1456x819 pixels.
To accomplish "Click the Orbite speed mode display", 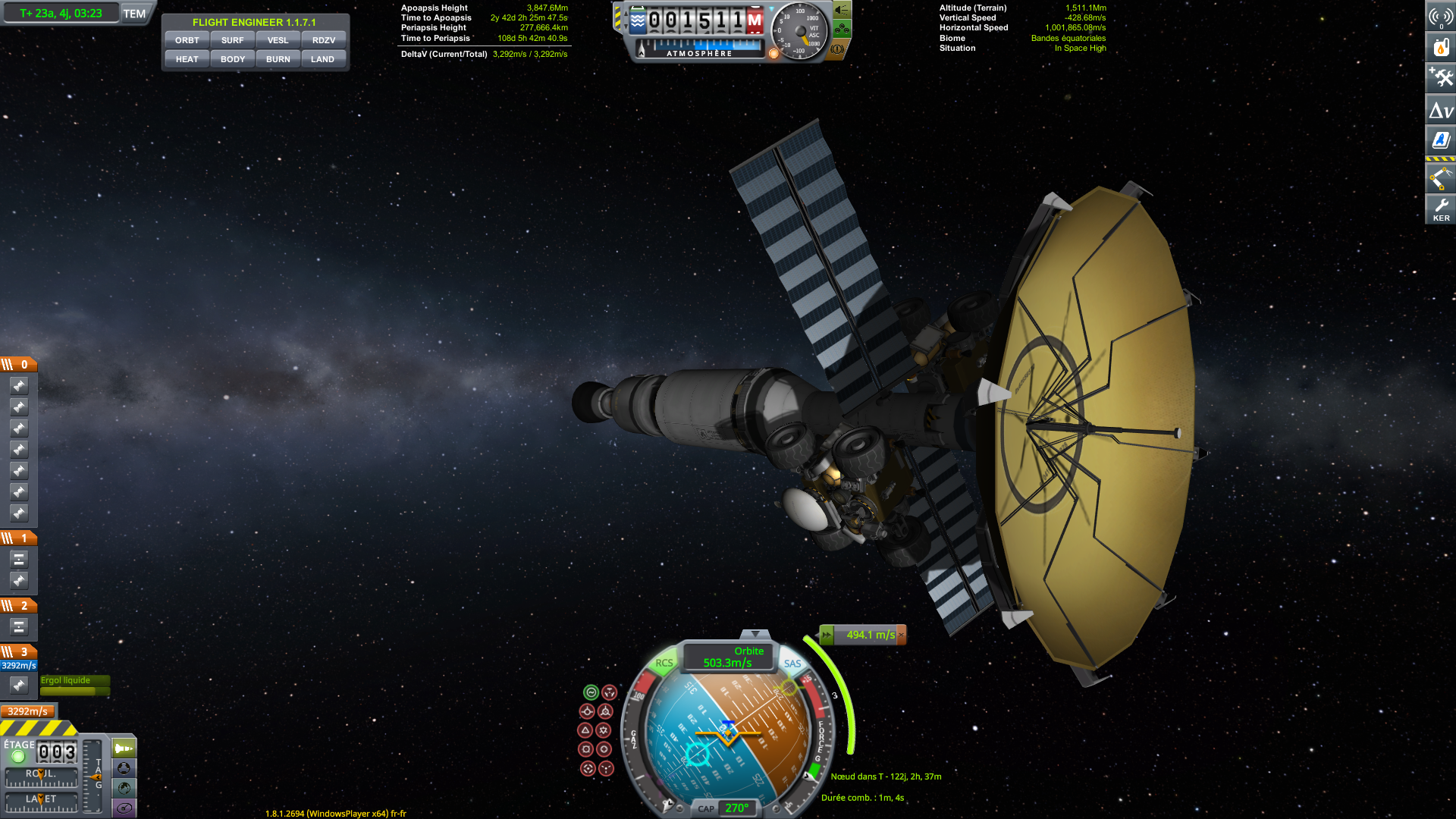I will click(728, 657).
